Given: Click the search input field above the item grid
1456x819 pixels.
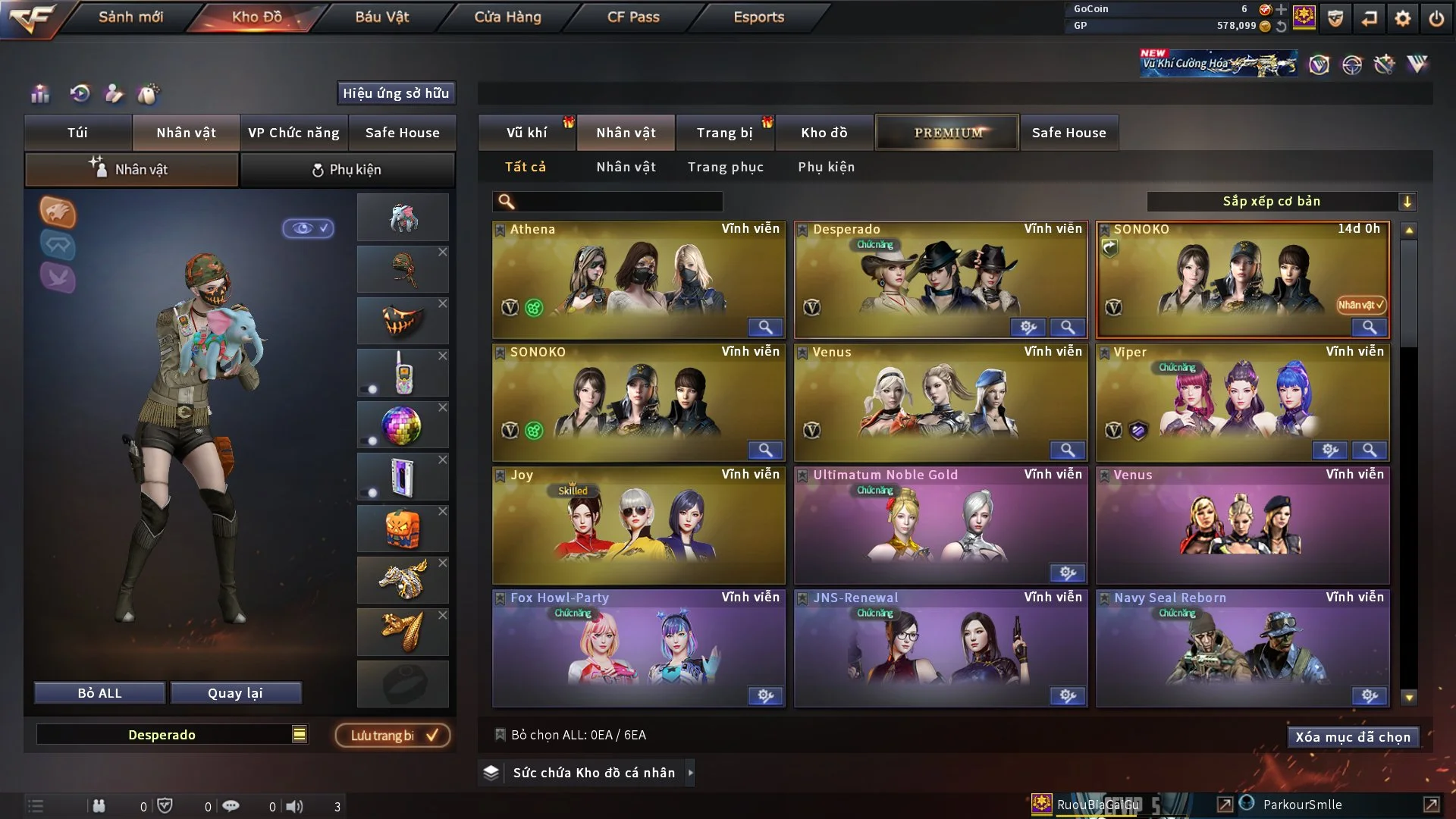Looking at the screenshot, I should coord(607,202).
